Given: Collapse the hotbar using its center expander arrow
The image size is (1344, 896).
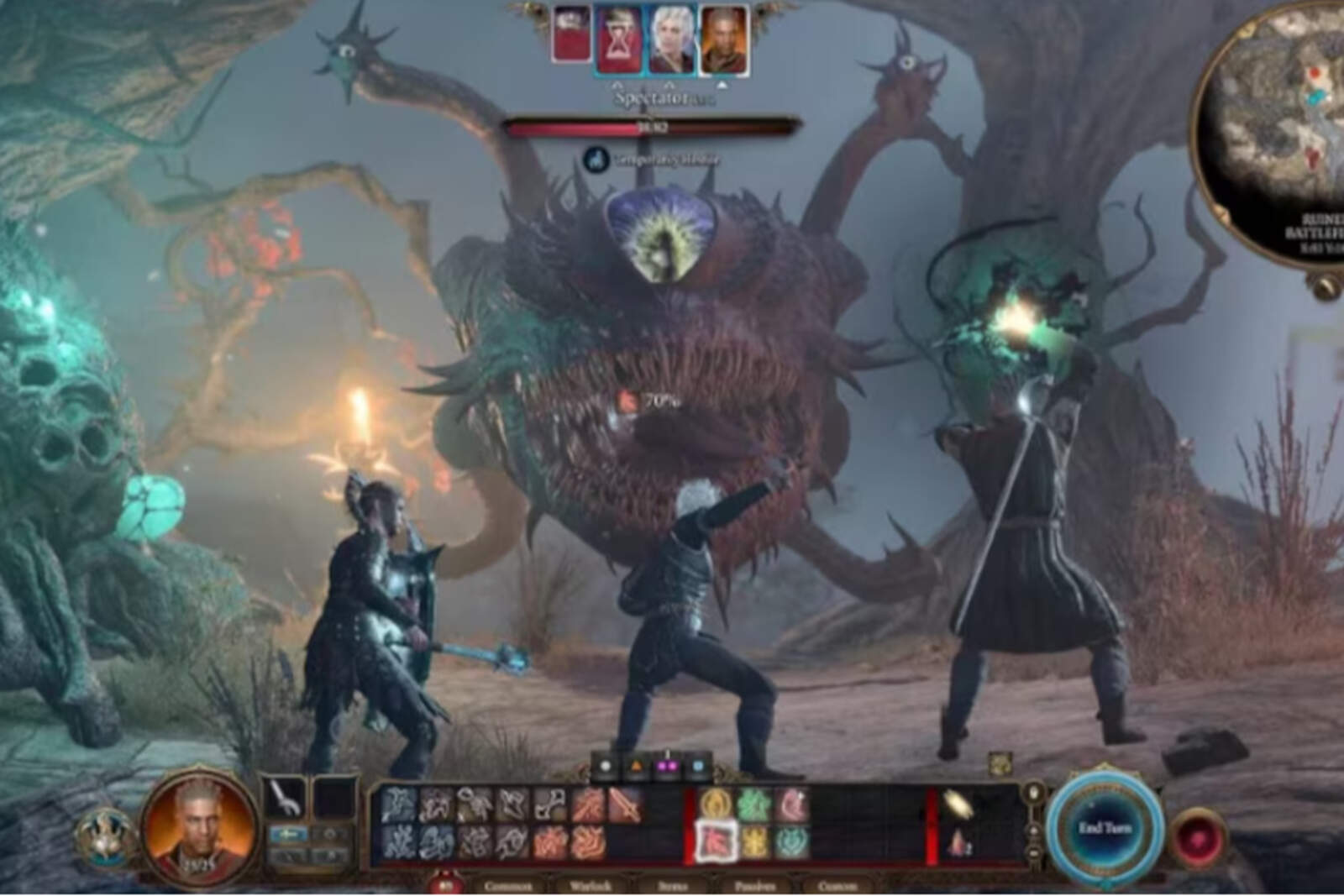Looking at the screenshot, I should point(667,749).
